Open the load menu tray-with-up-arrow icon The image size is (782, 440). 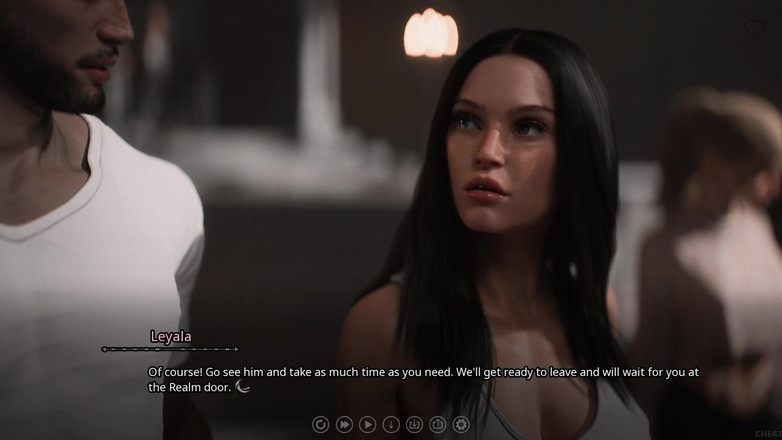[437, 424]
